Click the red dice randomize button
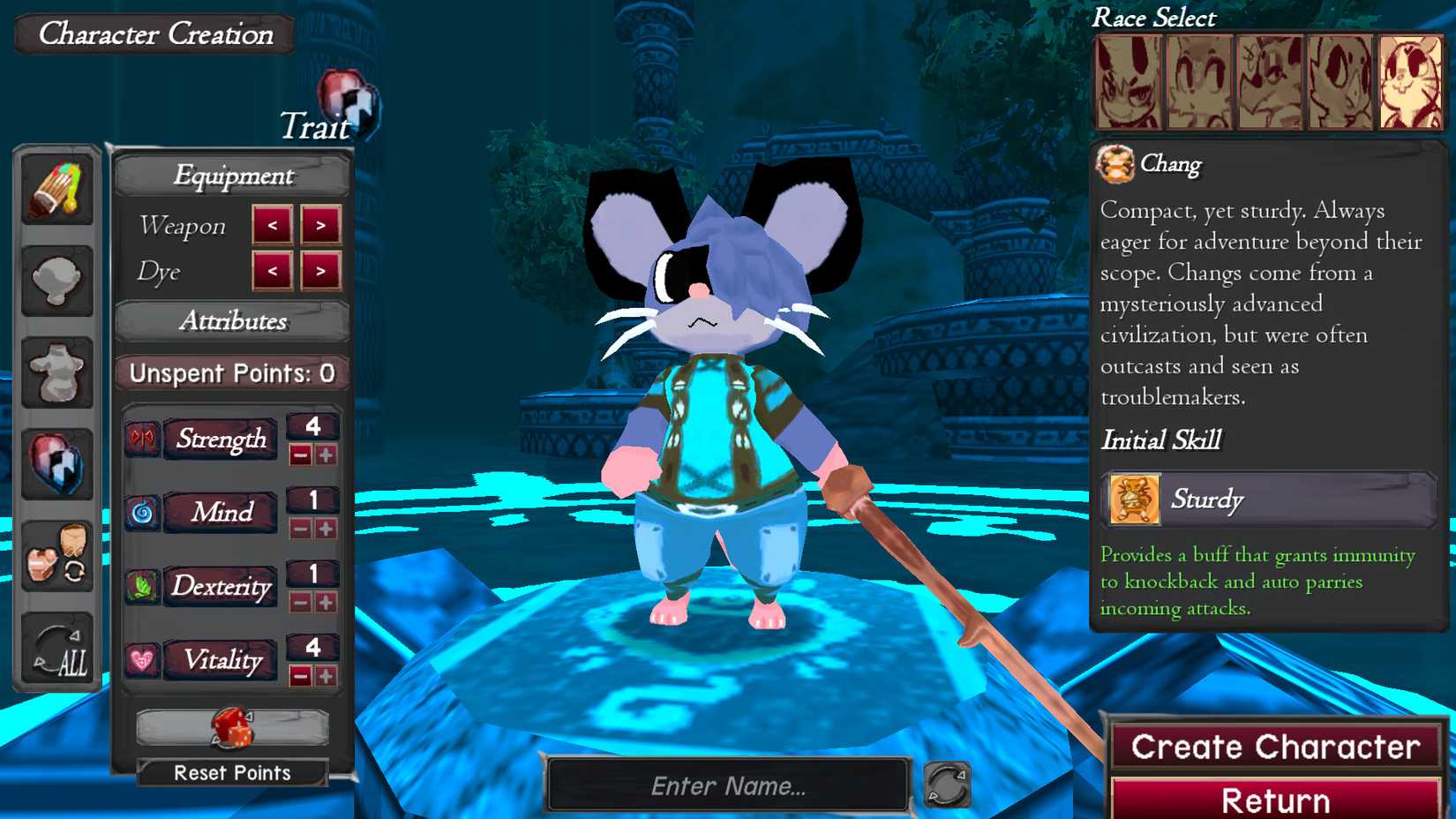 tap(231, 729)
